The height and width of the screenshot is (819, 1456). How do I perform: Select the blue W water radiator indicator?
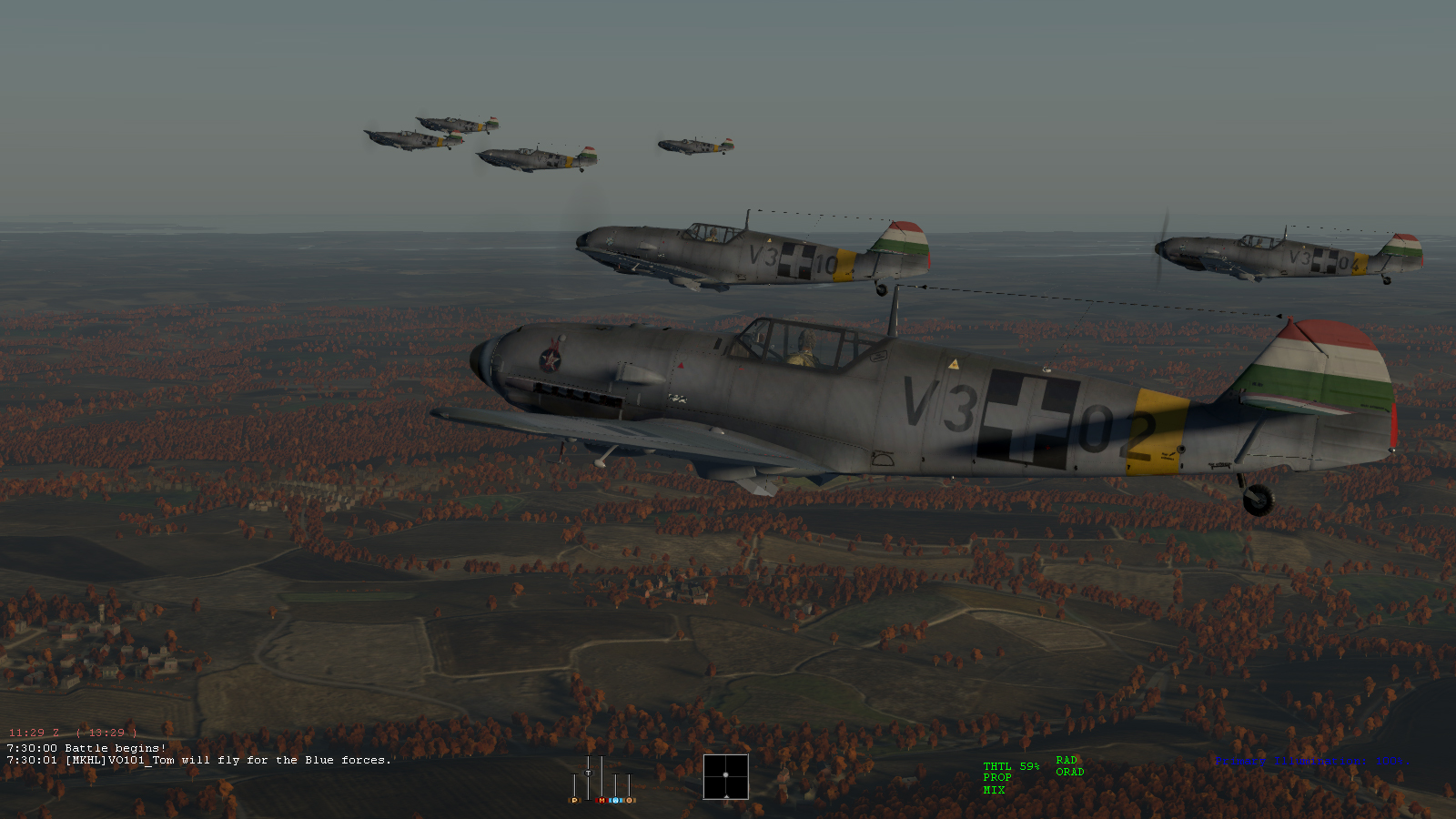615,801
